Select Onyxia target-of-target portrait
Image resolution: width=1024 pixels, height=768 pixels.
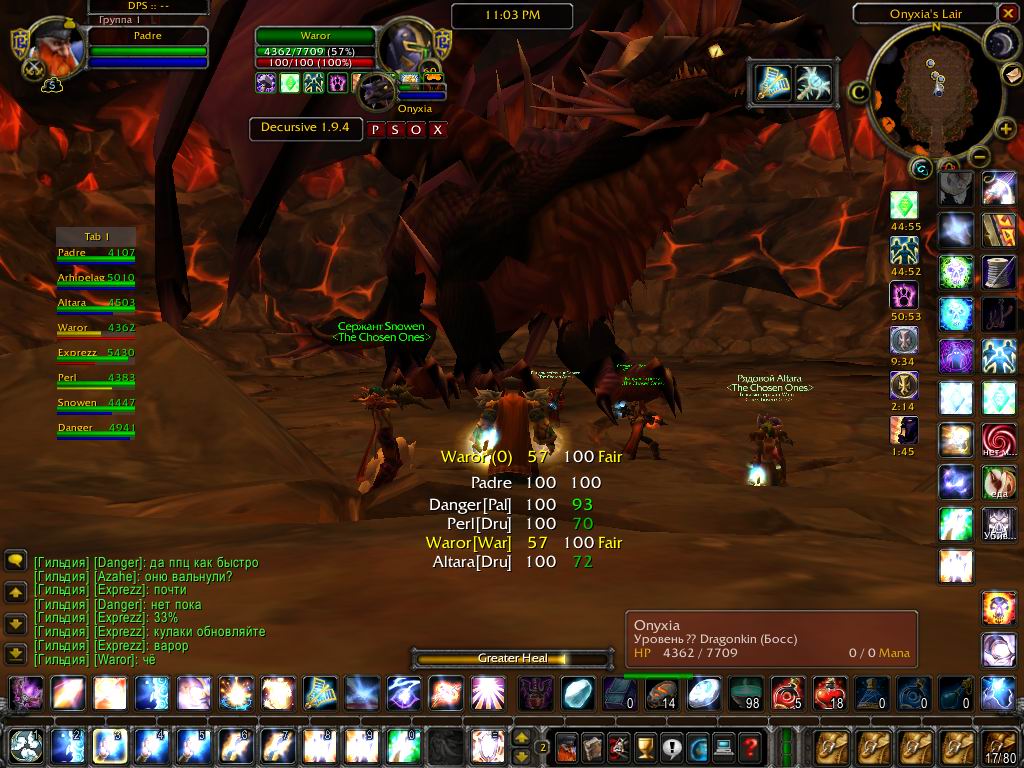[x=377, y=91]
